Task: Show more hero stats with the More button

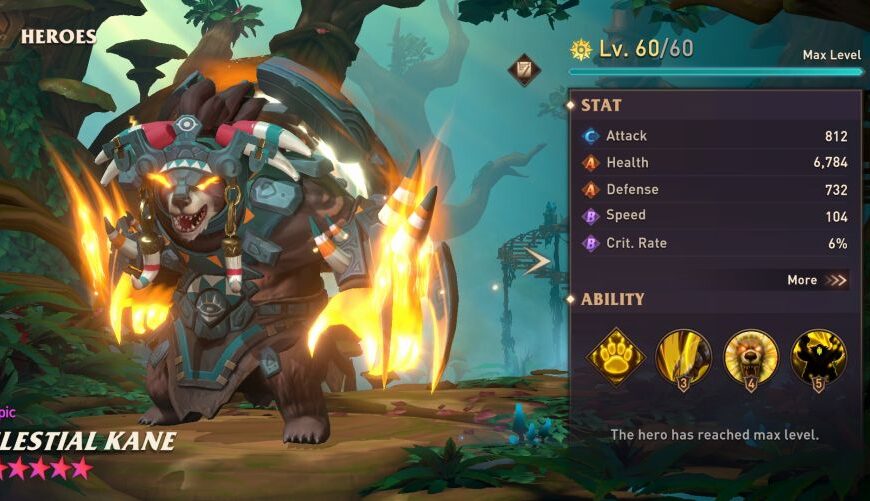Action: coord(817,280)
